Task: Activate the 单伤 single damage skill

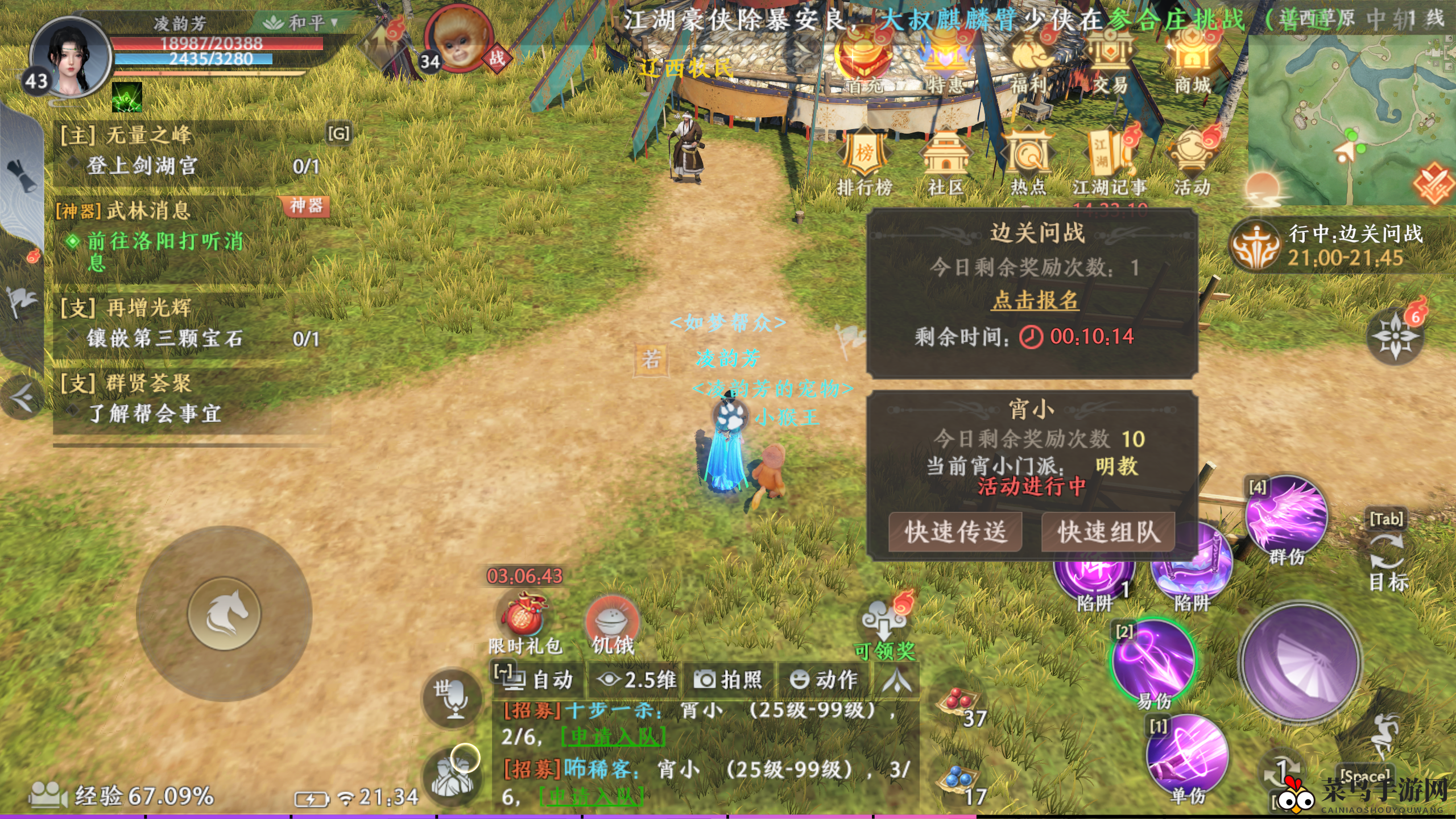Action: click(x=1188, y=758)
